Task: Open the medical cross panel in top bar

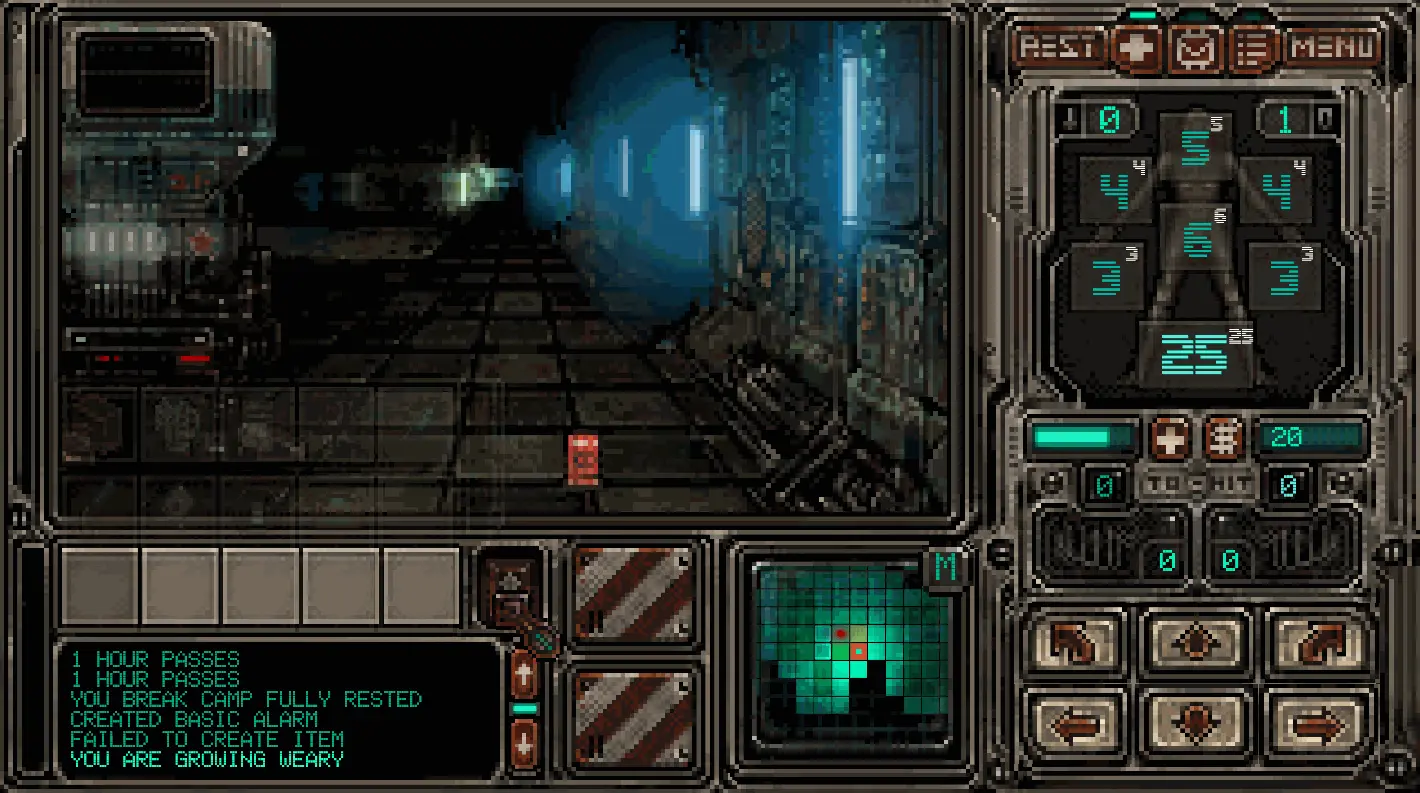Action: click(1137, 47)
